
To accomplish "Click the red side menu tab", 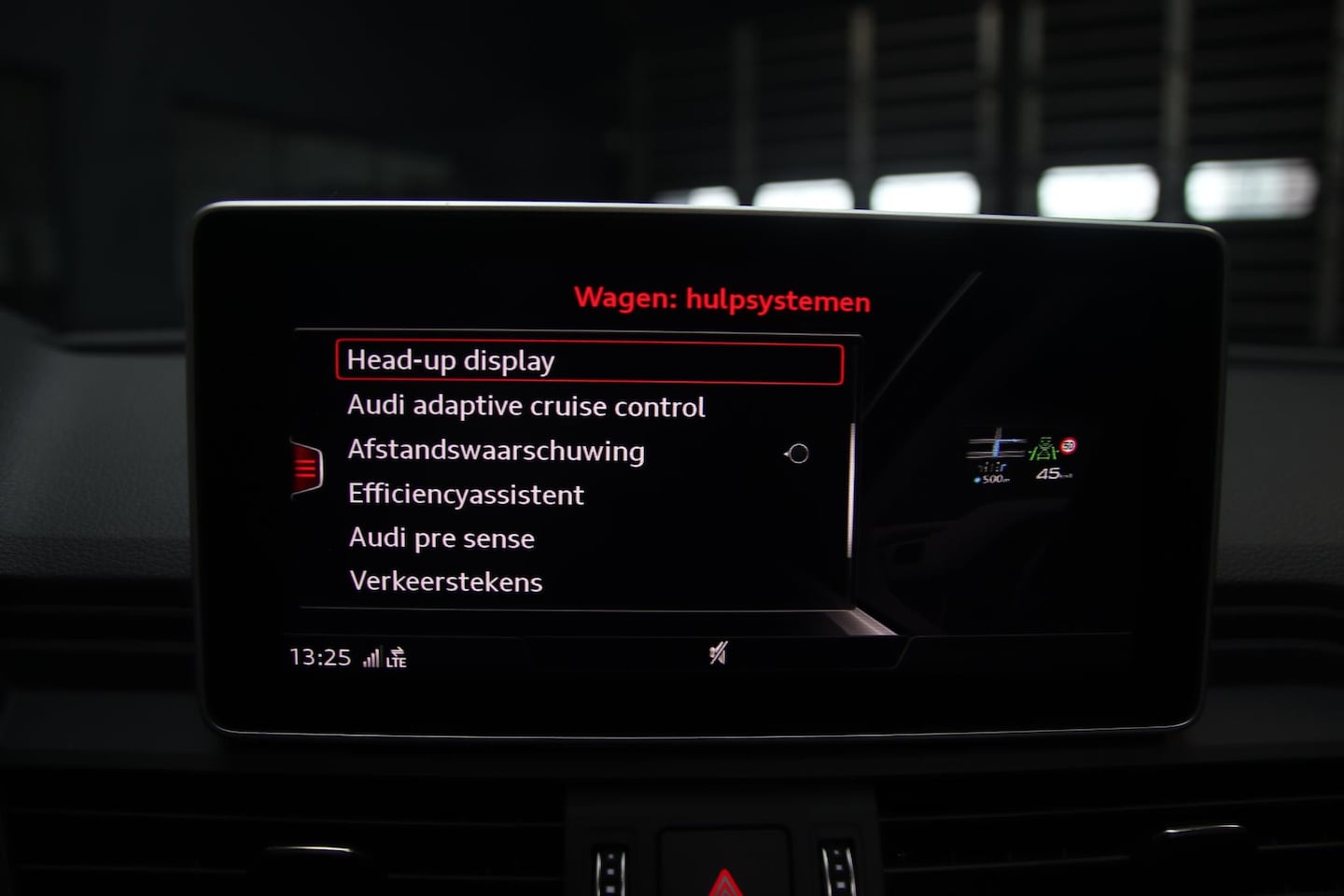I will point(306,469).
